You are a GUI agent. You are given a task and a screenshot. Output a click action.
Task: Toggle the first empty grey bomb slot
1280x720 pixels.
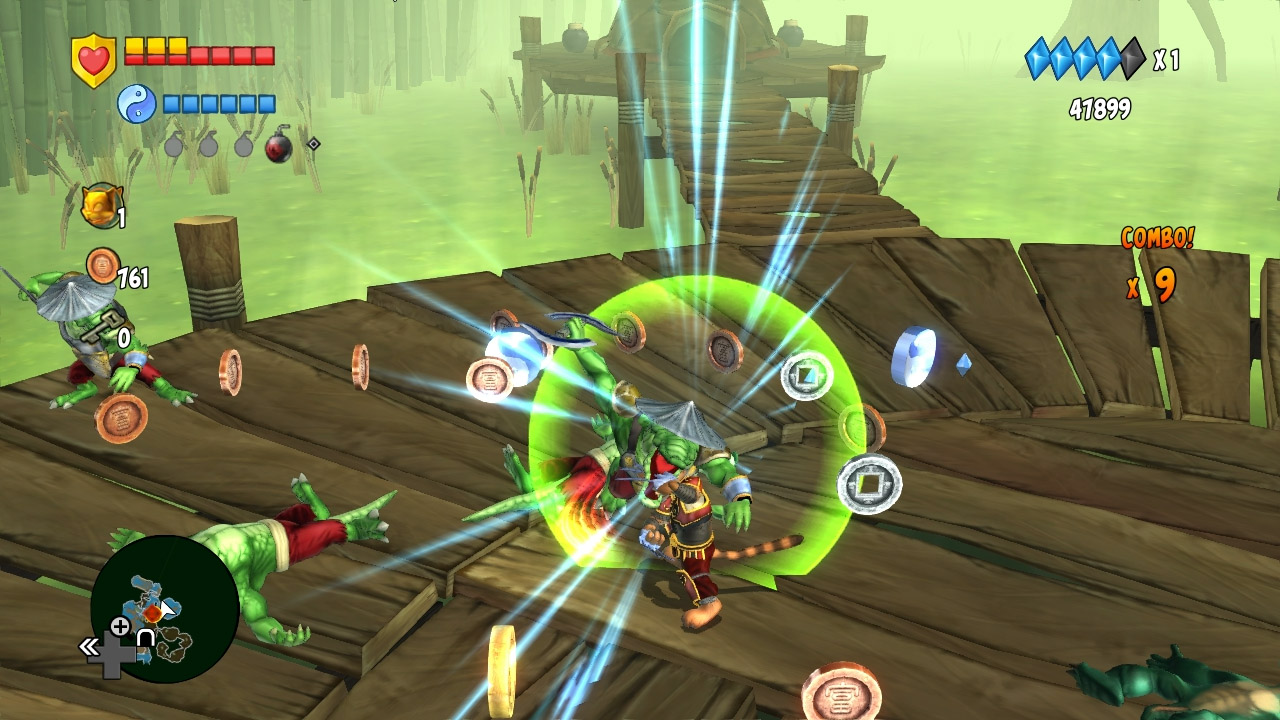click(174, 145)
